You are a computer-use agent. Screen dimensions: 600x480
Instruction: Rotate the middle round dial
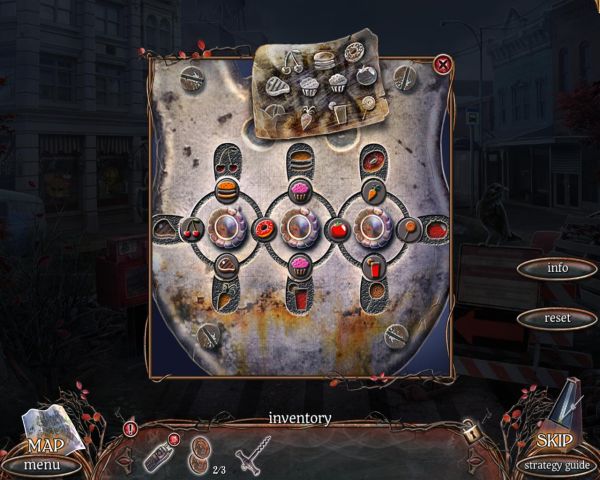[x=298, y=228]
